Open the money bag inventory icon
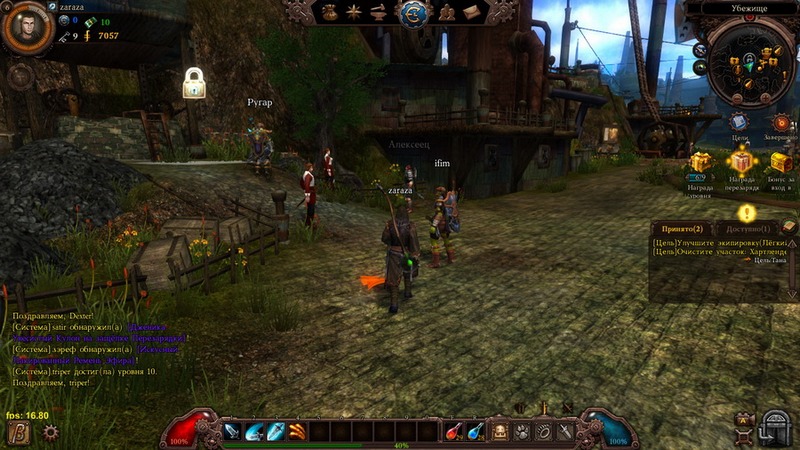800x450 pixels. 331,12
